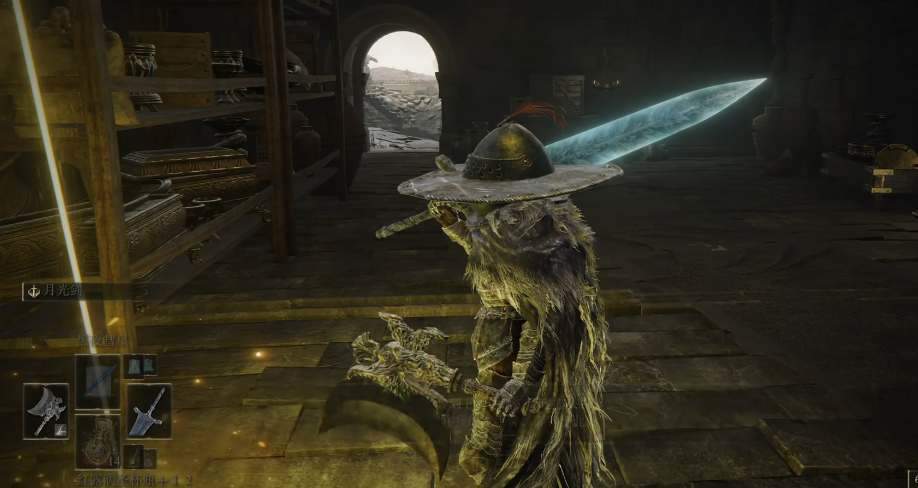Select the left-hand axe weapon slot
Image resolution: width=918 pixels, height=488 pixels.
[x=45, y=411]
